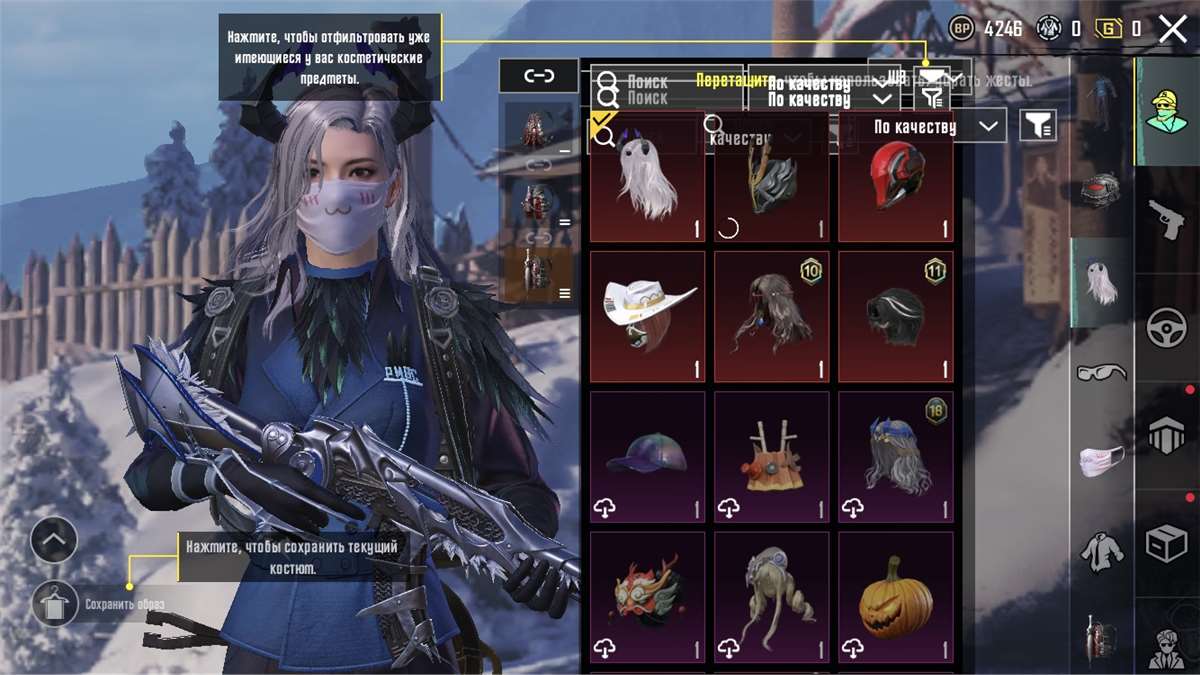This screenshot has width=1200, height=675.
Task: Equip the white cowboy hat item
Action: coord(647,316)
